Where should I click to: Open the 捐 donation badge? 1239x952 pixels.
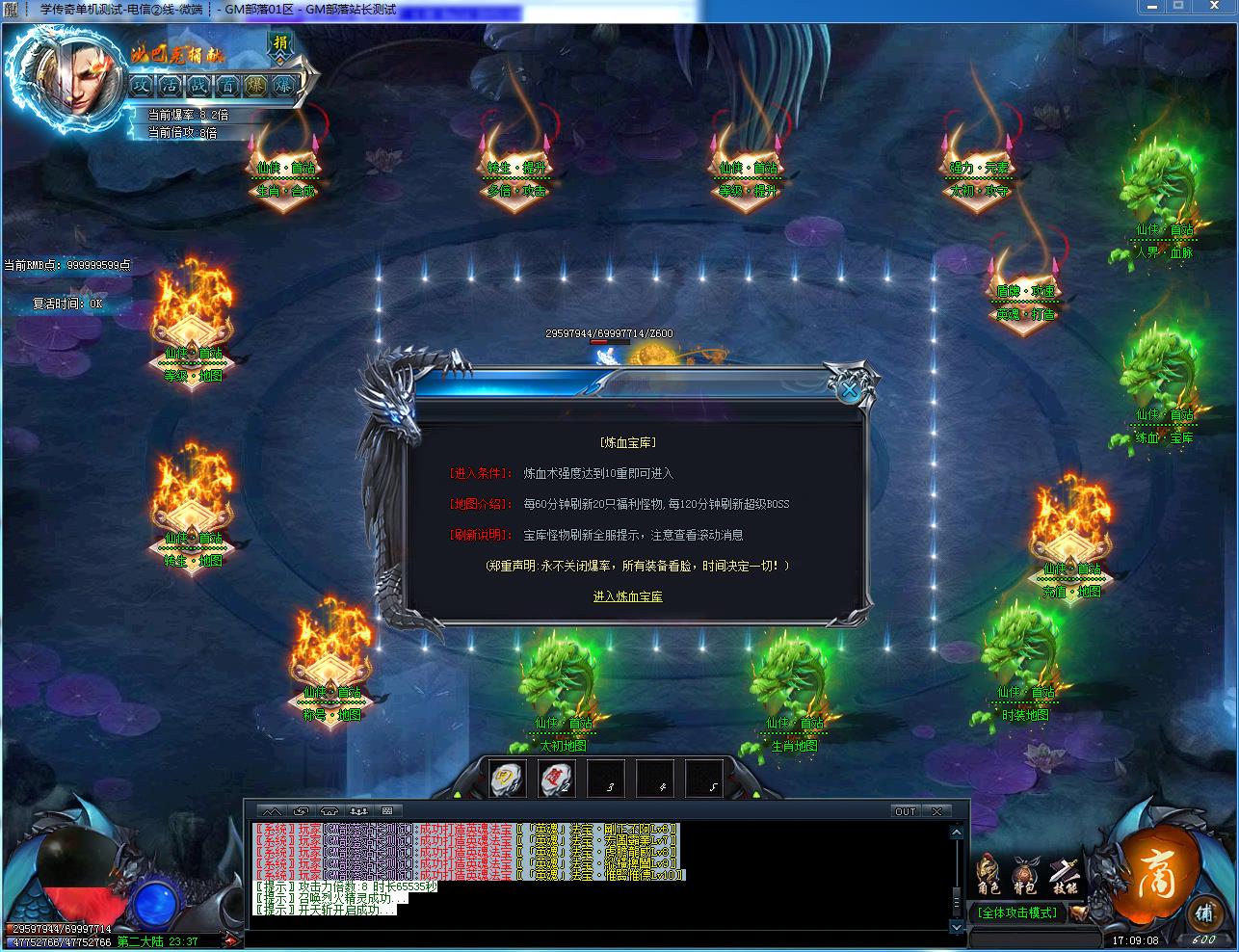coord(280,44)
